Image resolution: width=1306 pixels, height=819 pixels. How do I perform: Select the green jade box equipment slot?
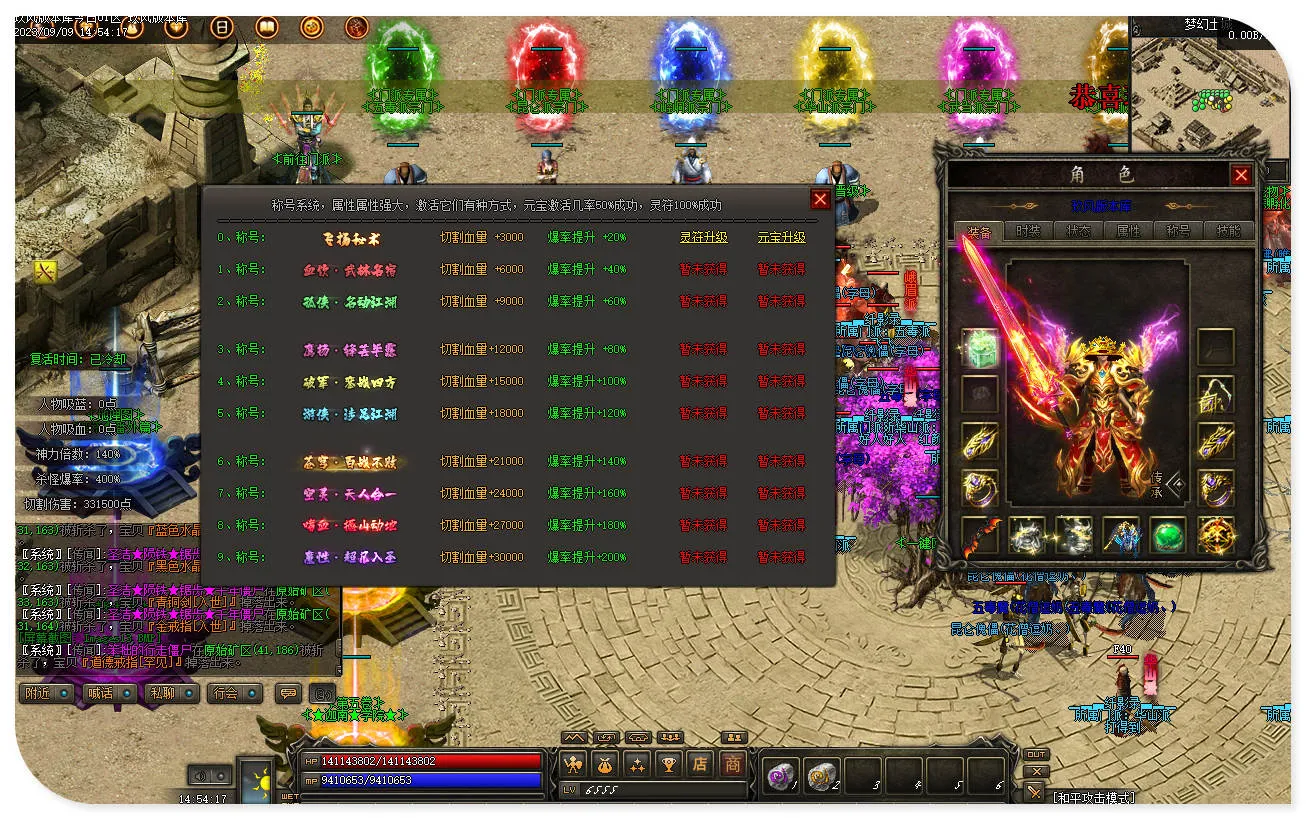point(980,347)
